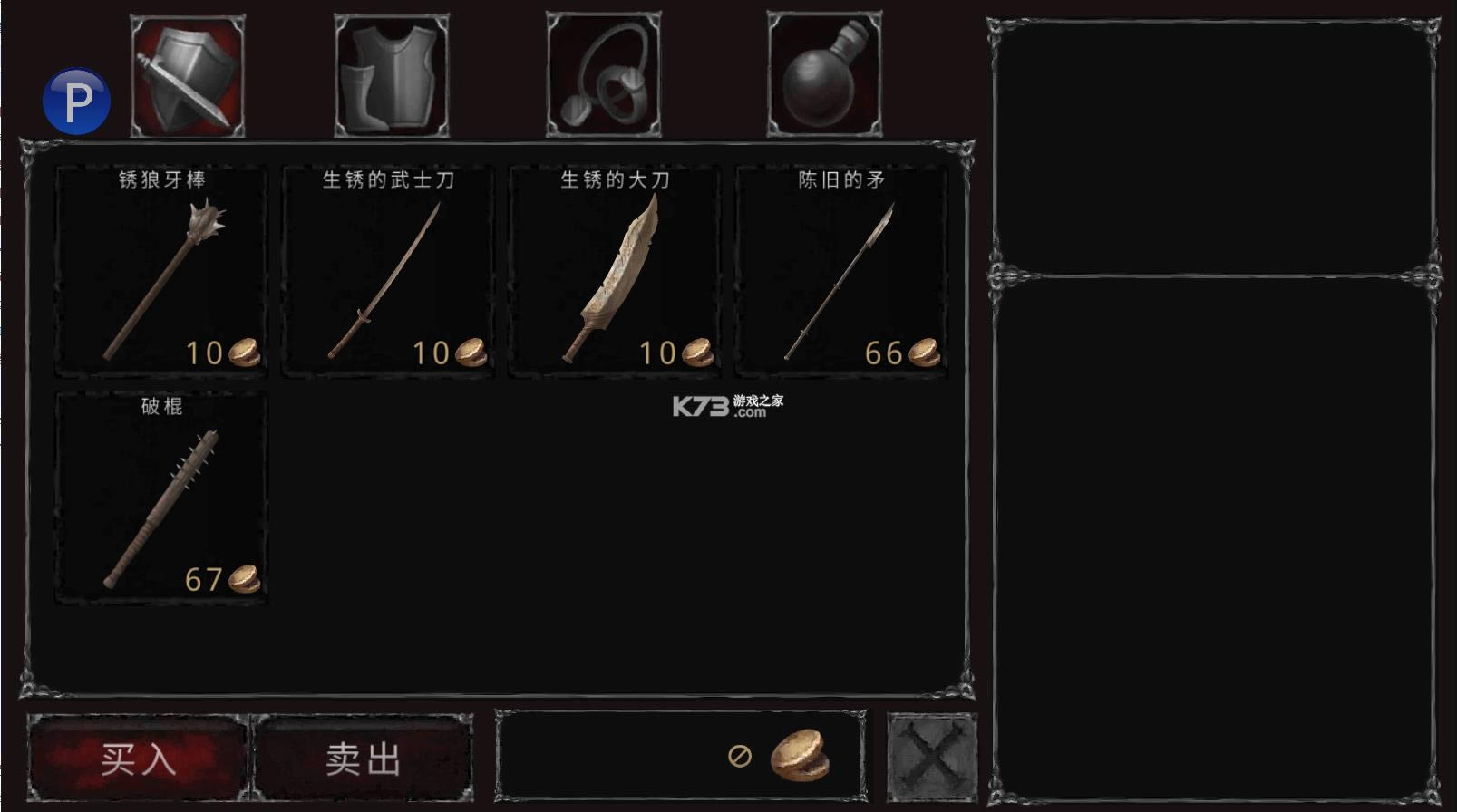This screenshot has width=1457, height=812.
Task: Select the 破棍 broken club item
Action: tap(160, 494)
